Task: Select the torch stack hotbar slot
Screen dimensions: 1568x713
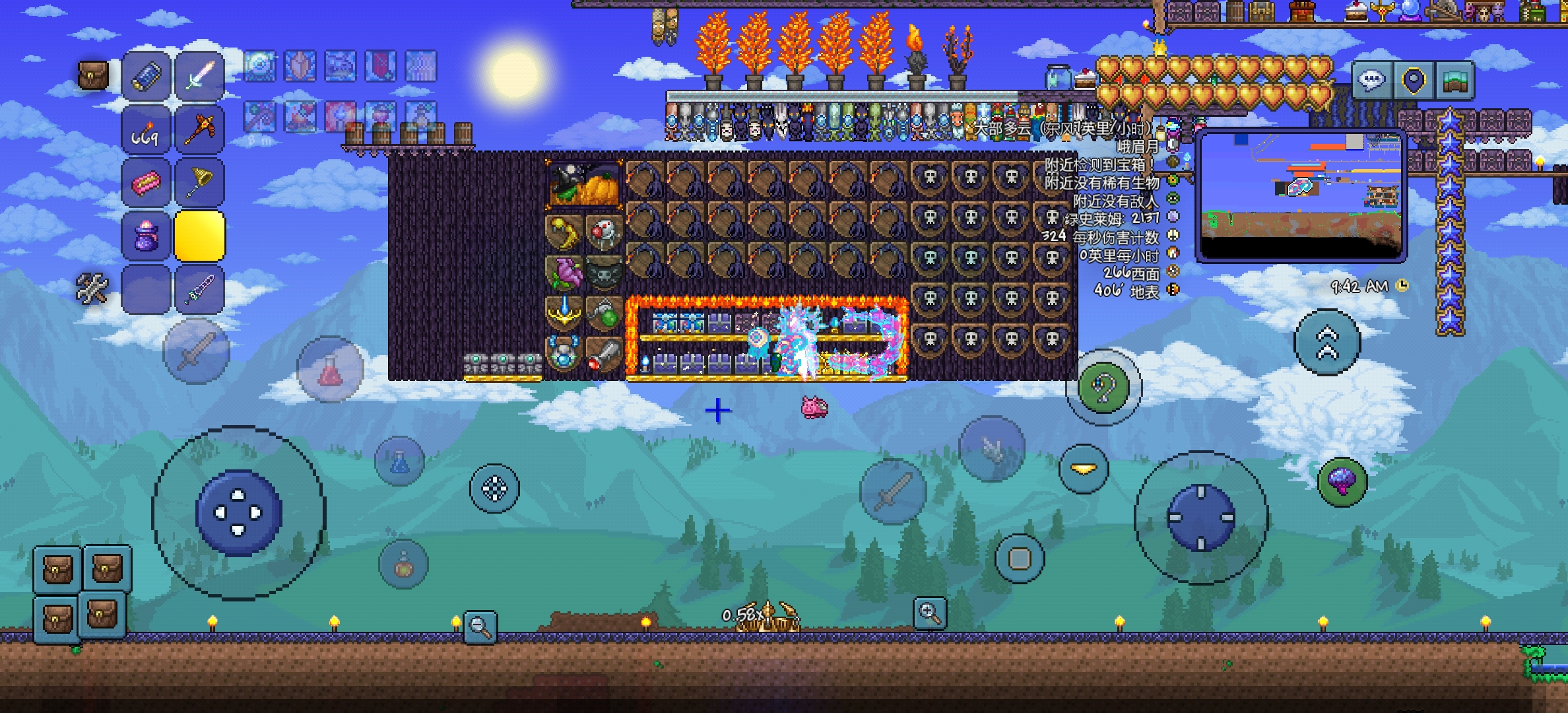Action: point(146,130)
